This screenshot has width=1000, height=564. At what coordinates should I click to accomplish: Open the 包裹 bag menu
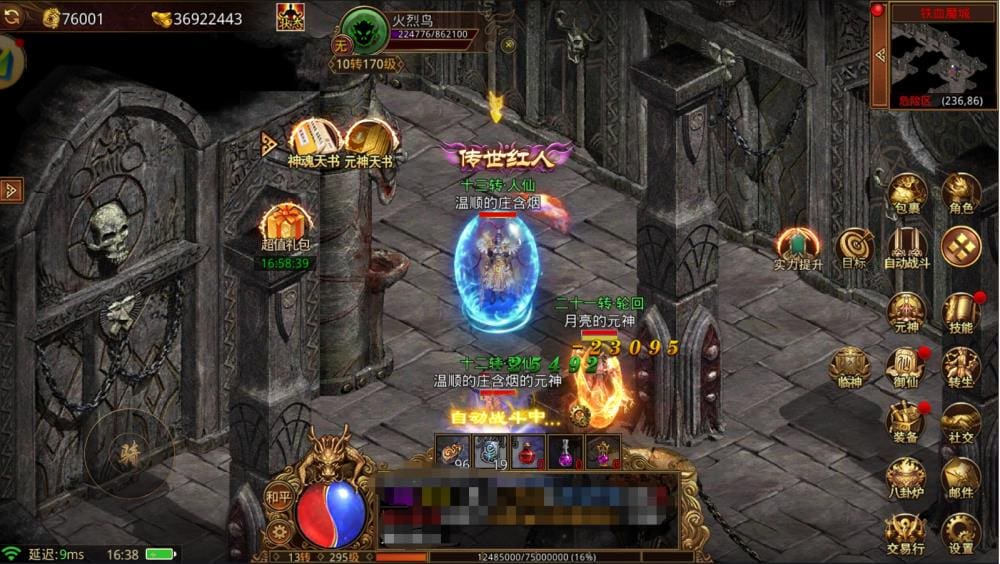point(908,191)
